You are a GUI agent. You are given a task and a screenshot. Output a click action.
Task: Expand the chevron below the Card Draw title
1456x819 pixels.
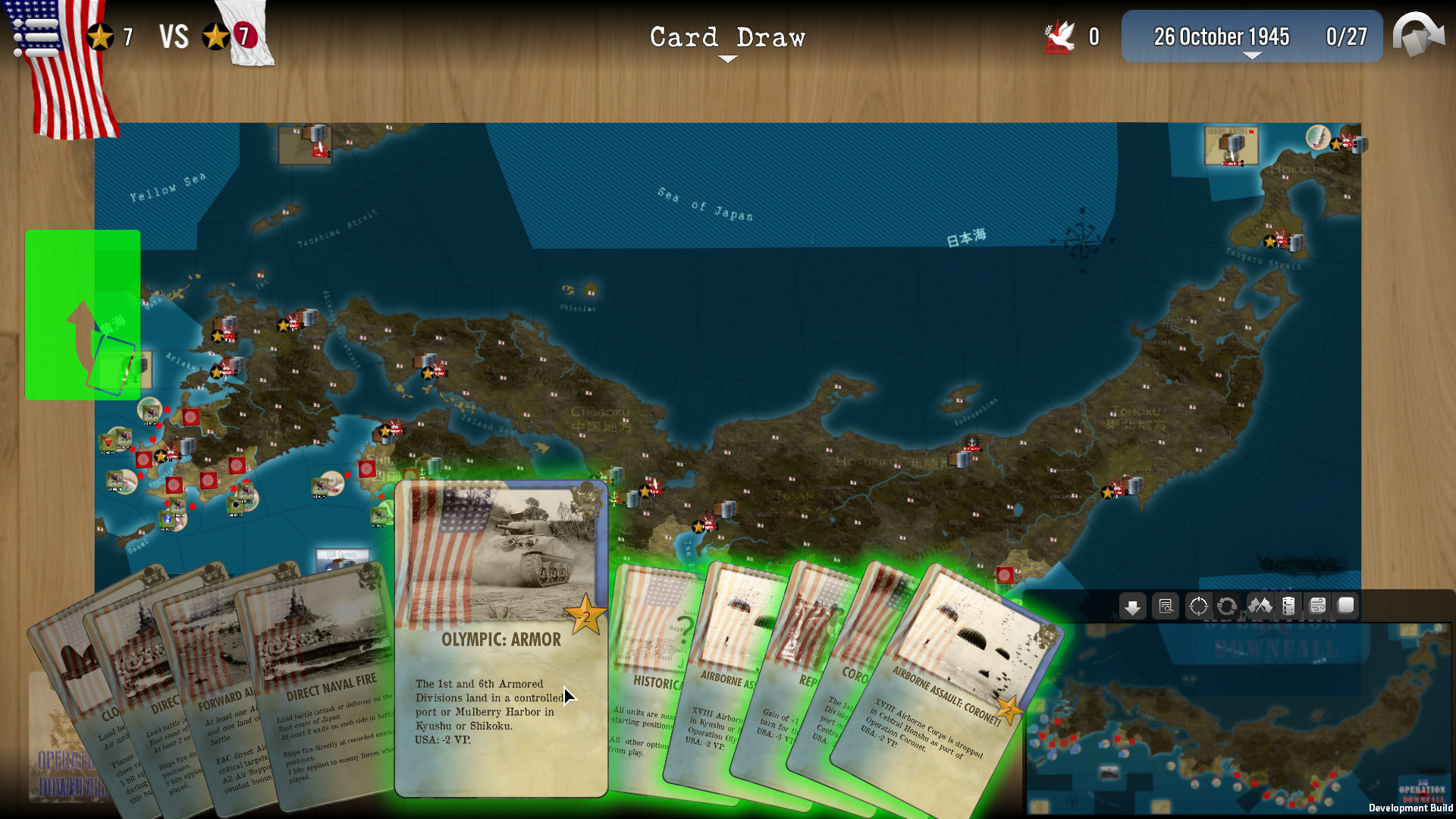[727, 58]
